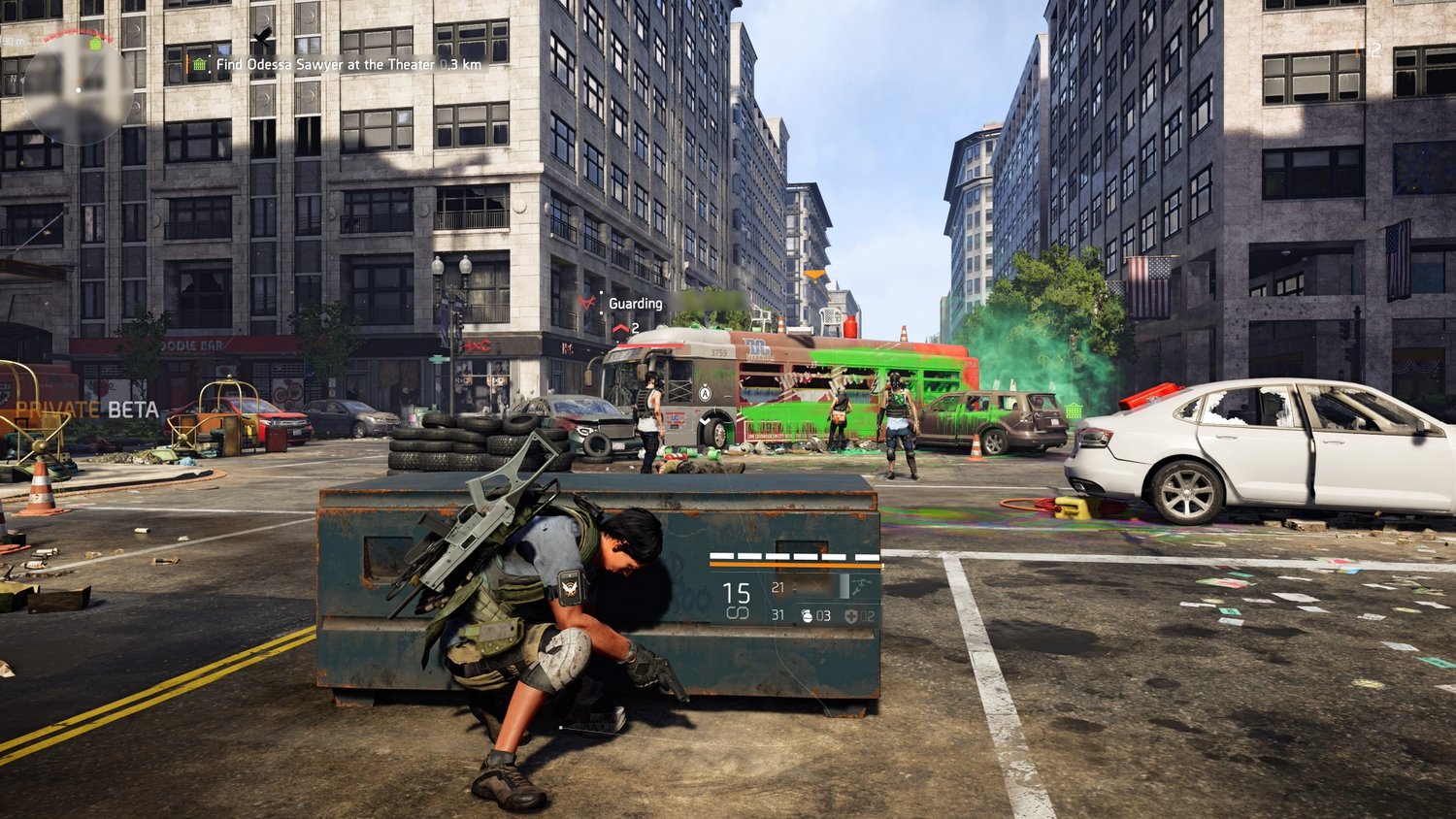Image resolution: width=1456 pixels, height=819 pixels.
Task: Select the grenade icon in the weapon HUD
Action: tap(807, 616)
